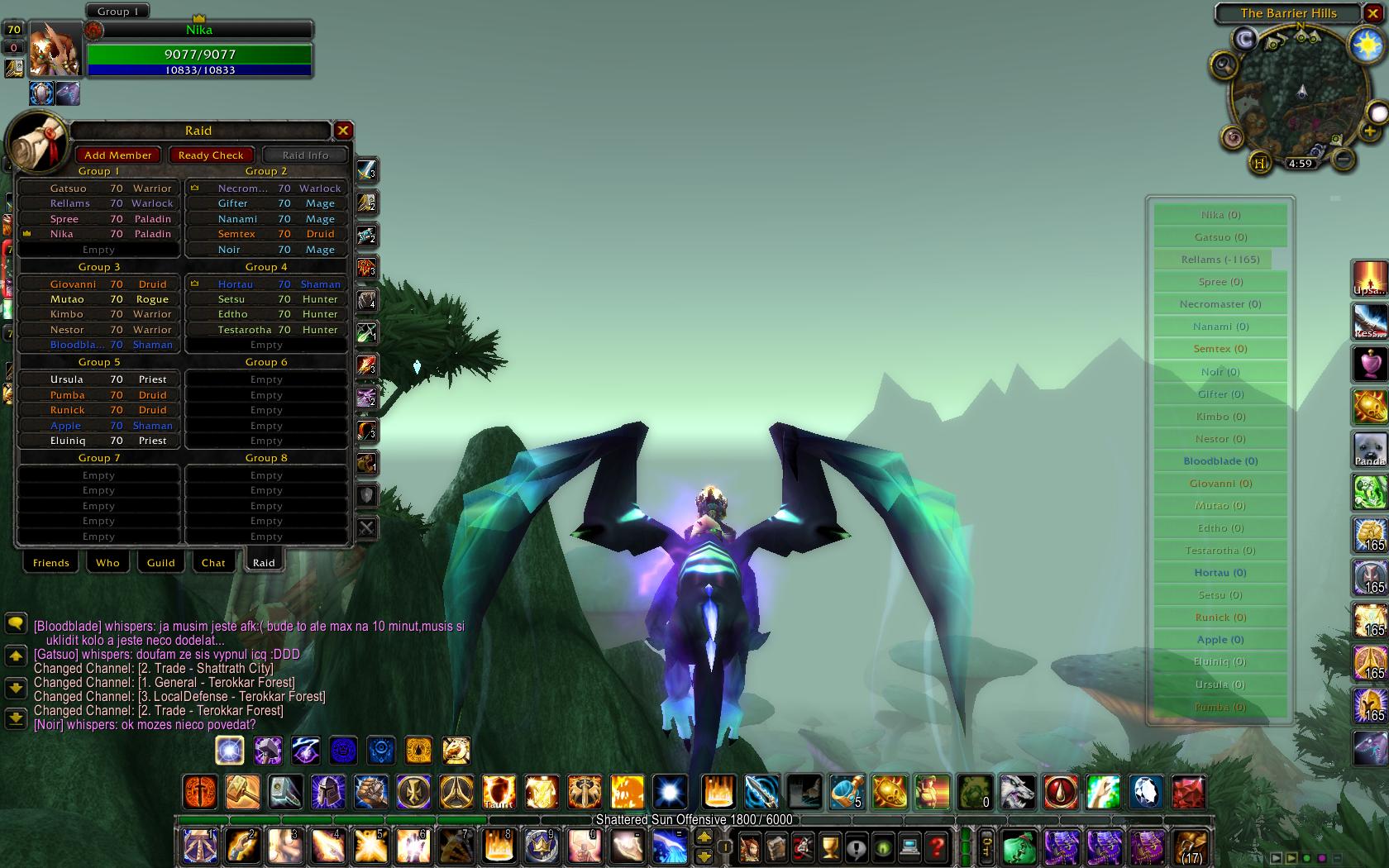This screenshot has width=1389, height=868.
Task: Open the red question mark help button
Action: pyautogui.click(x=937, y=847)
